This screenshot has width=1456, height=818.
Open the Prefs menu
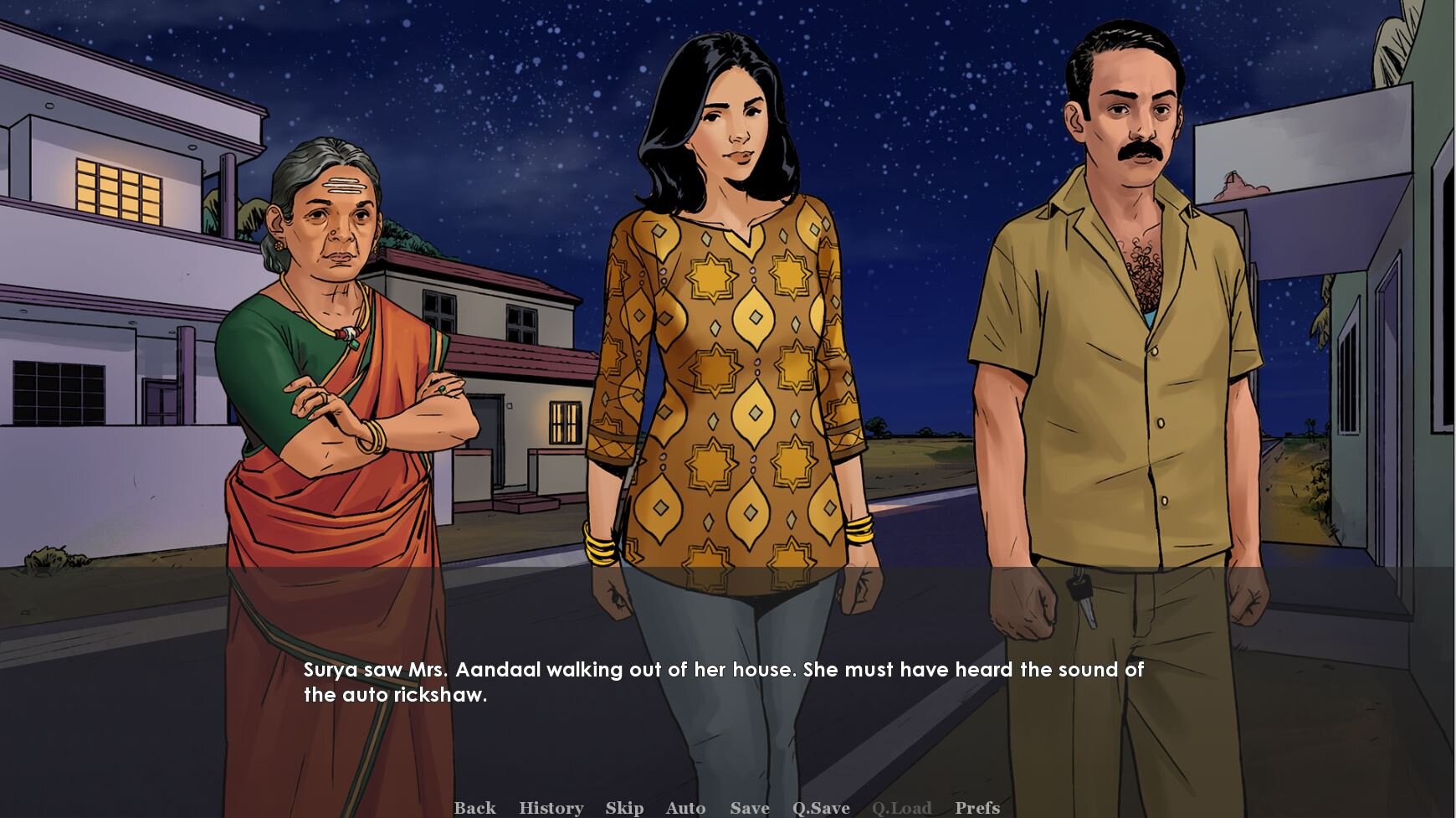977,807
